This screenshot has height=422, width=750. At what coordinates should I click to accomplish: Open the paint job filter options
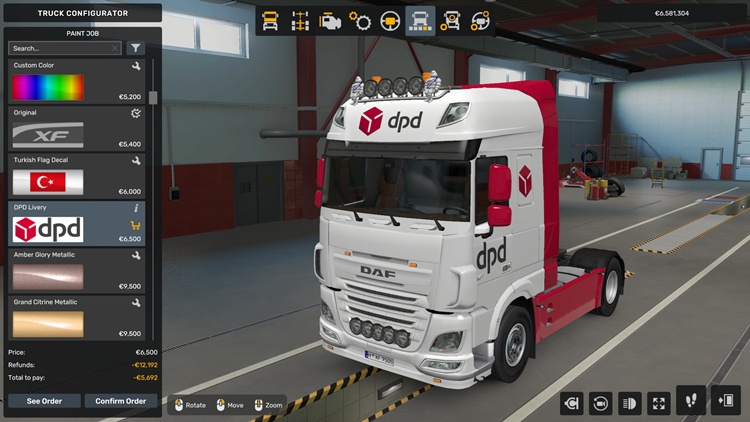[136, 48]
